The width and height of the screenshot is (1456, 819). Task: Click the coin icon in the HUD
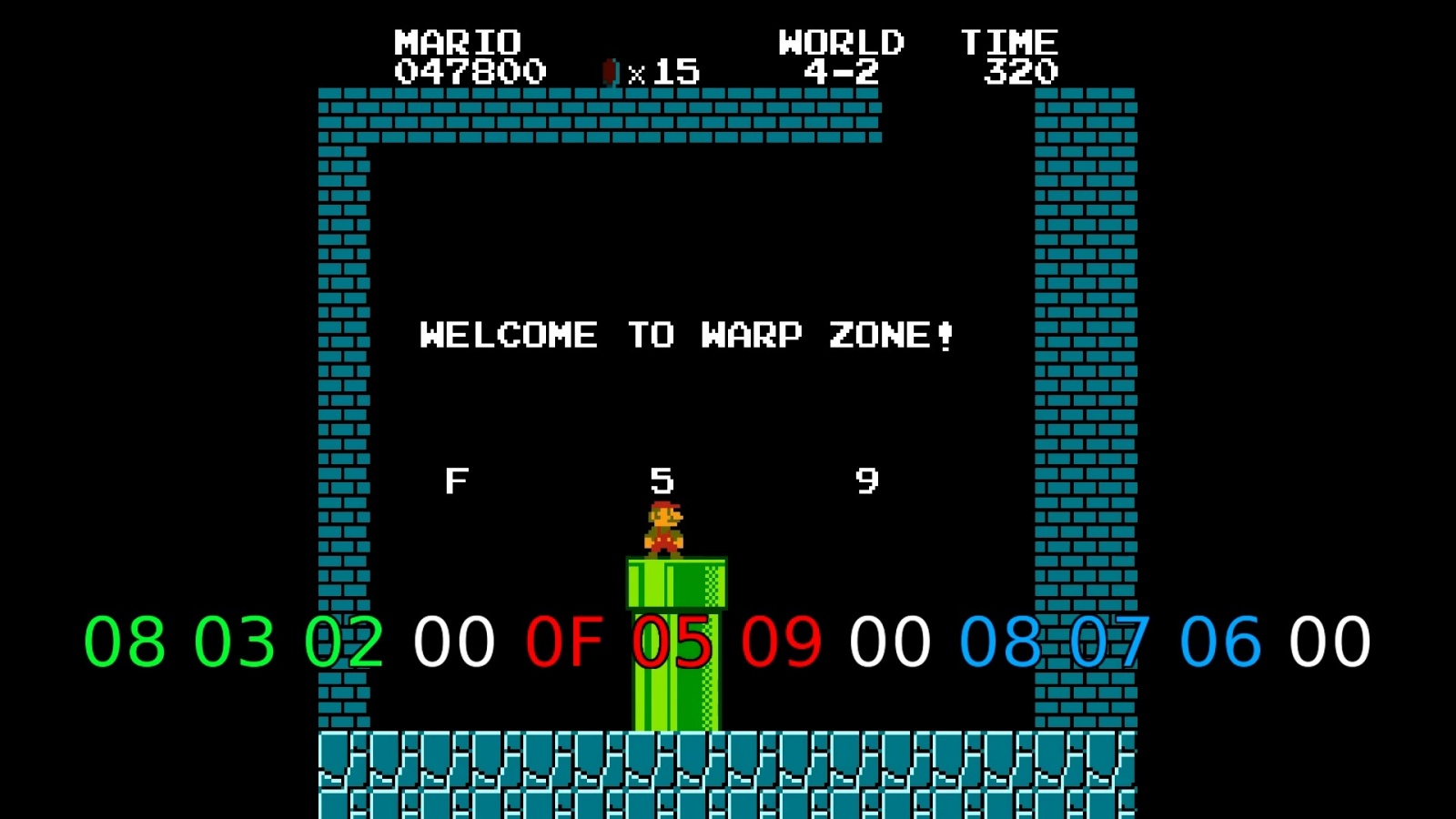tap(609, 71)
